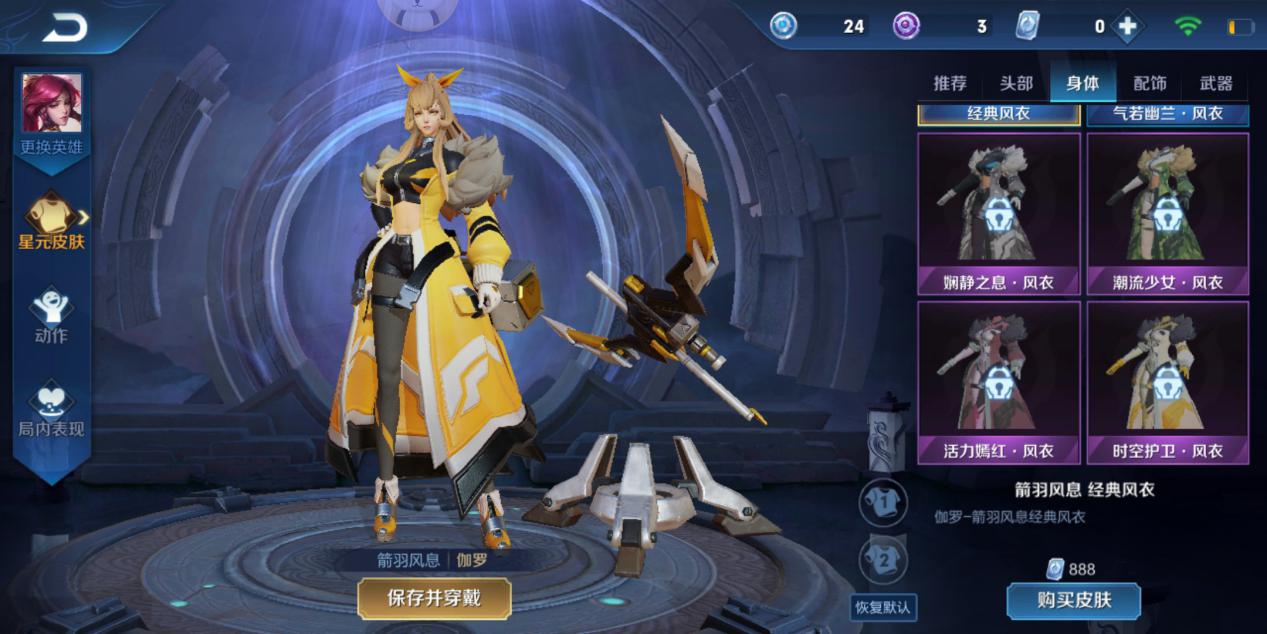Image resolution: width=1267 pixels, height=634 pixels.
Task: Open the 更换英雄 hero switcher
Action: pos(52,115)
